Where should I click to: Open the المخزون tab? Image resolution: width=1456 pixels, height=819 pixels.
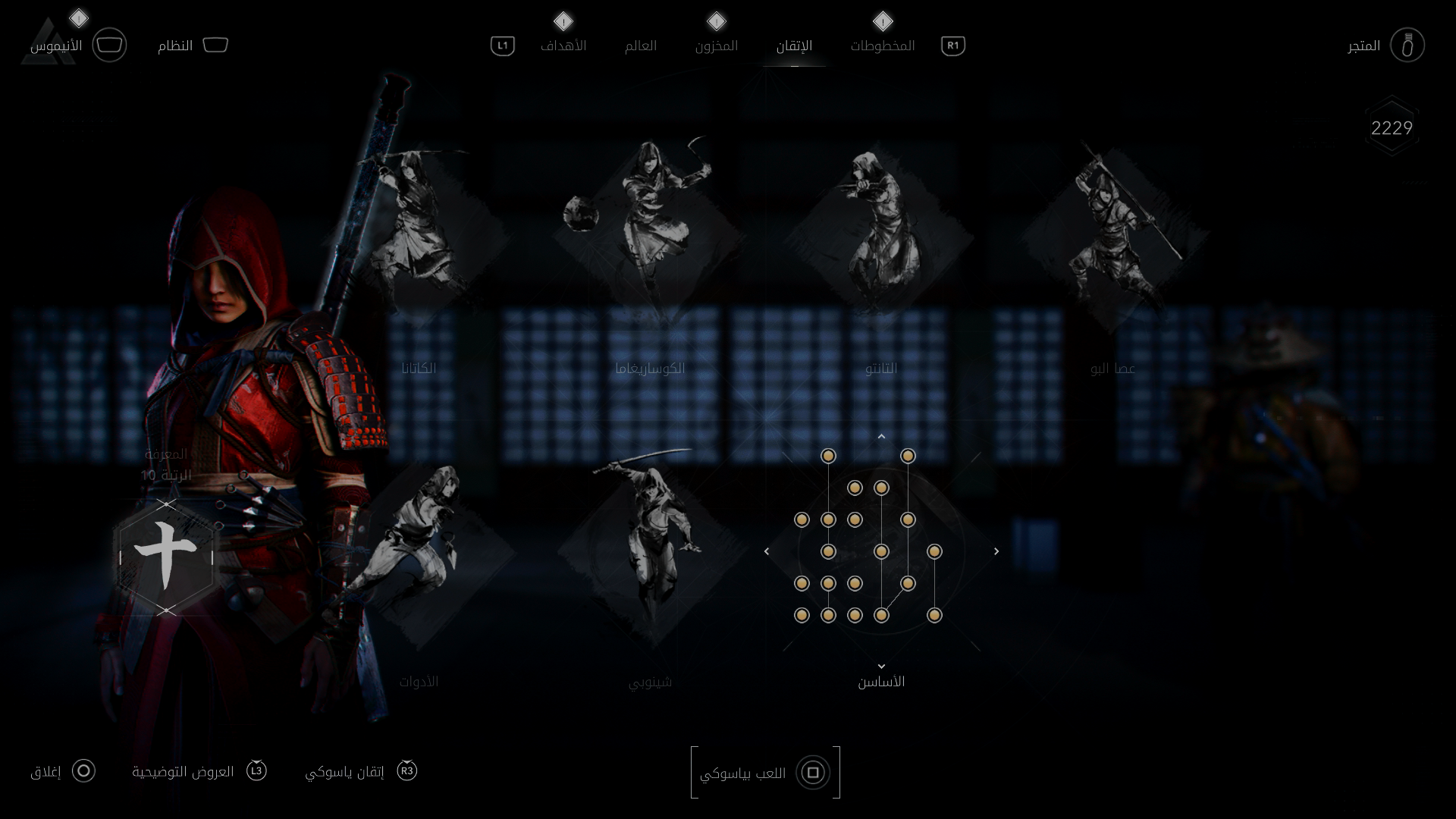click(716, 46)
